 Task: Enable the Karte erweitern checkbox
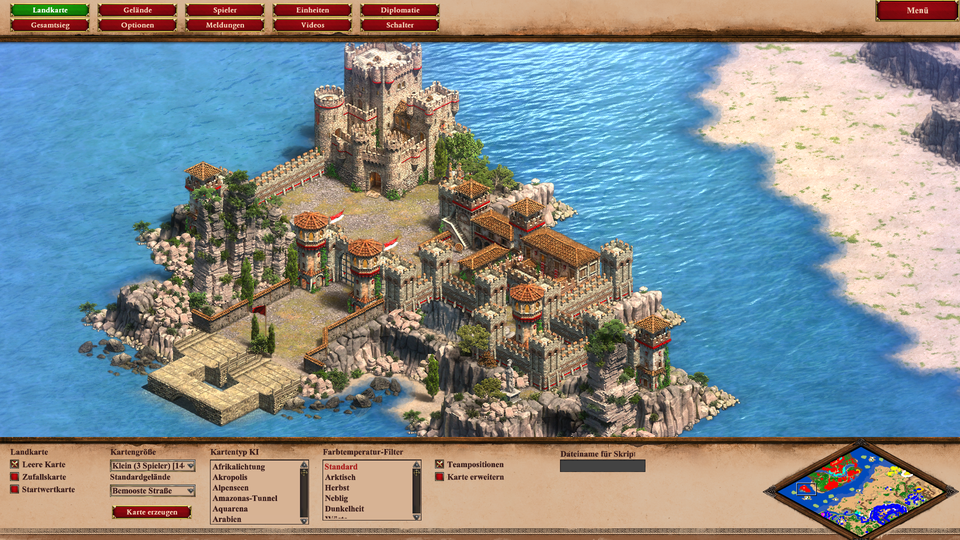point(439,477)
